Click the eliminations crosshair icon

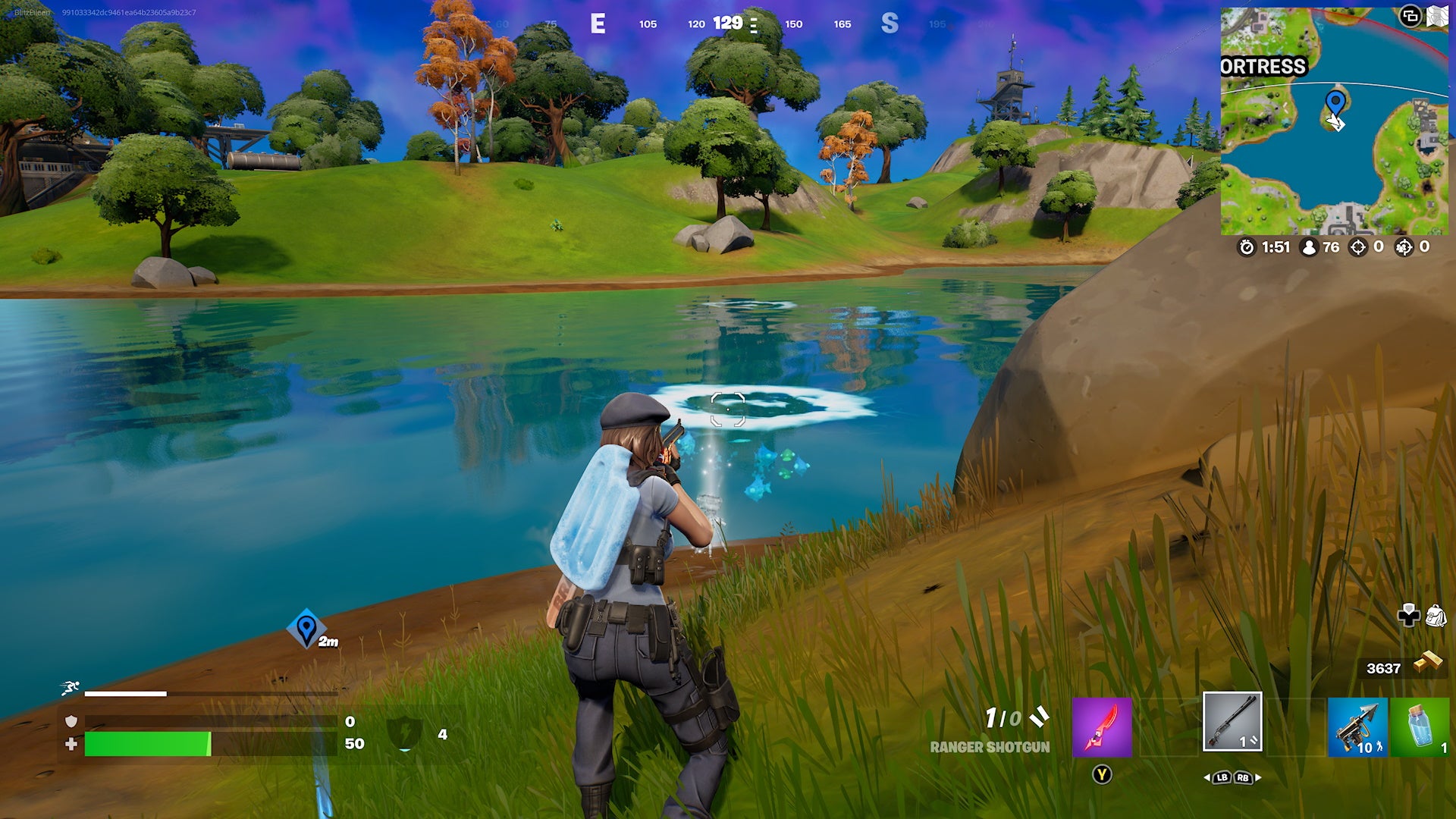(x=1357, y=247)
